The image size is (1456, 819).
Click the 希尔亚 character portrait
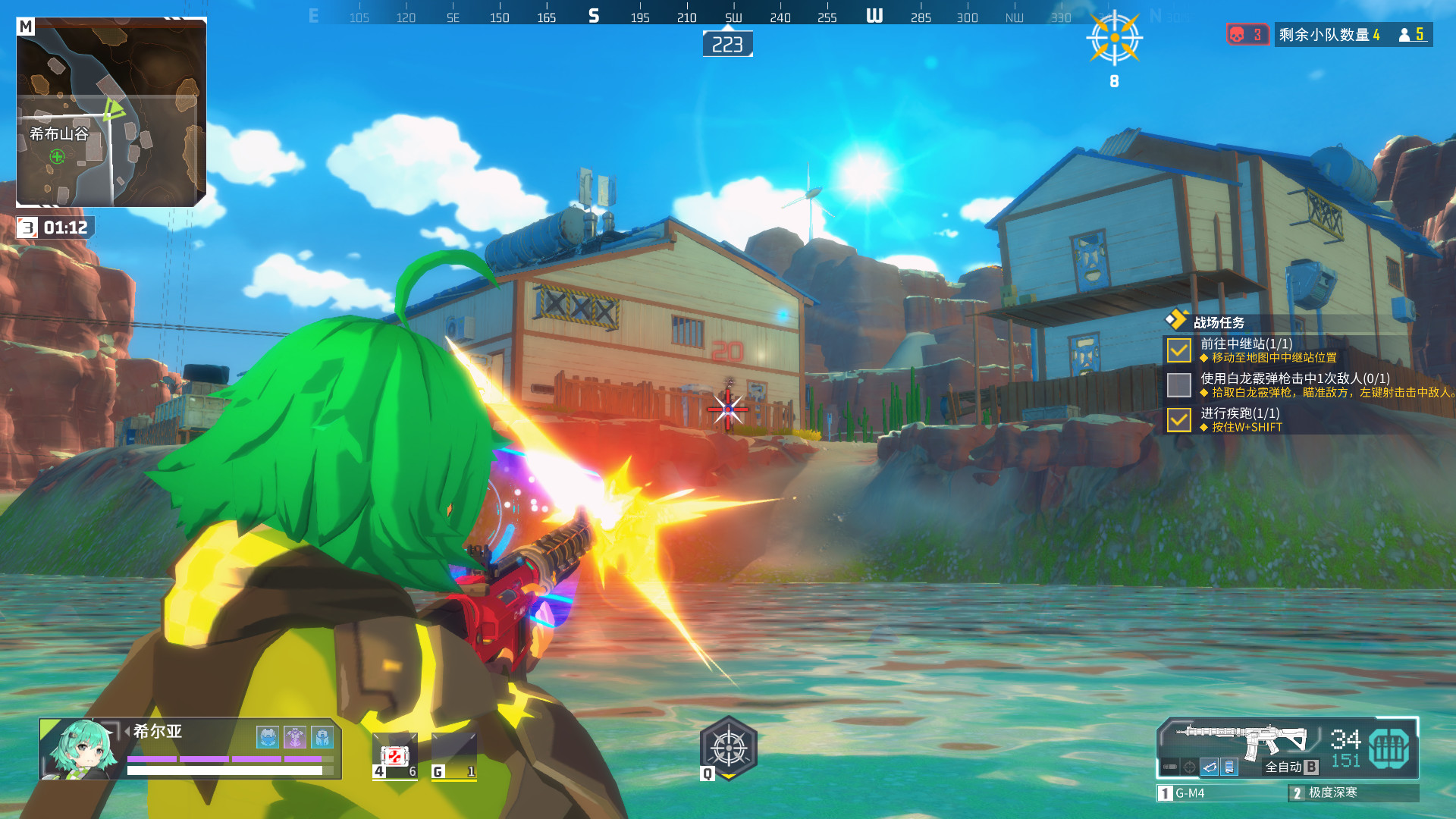82,749
